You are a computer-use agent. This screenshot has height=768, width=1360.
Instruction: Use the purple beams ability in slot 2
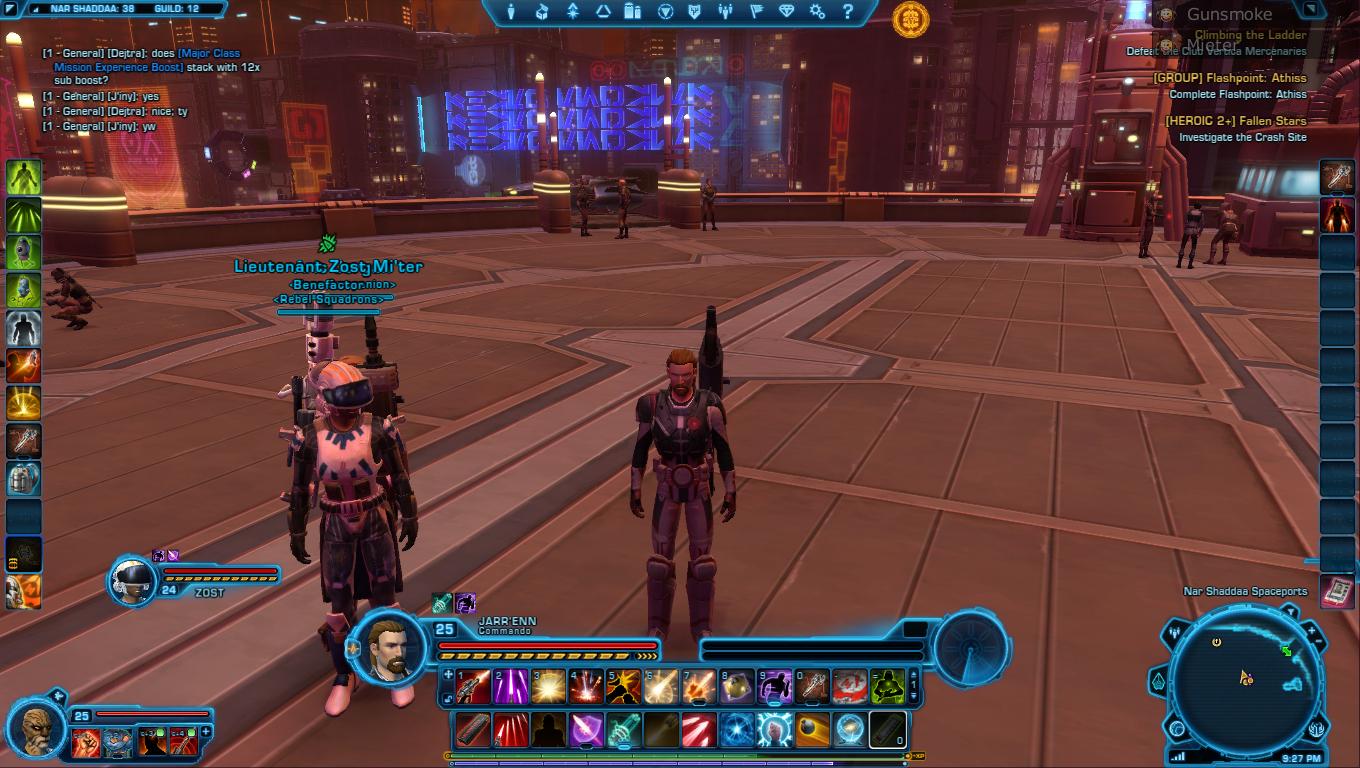coord(511,687)
